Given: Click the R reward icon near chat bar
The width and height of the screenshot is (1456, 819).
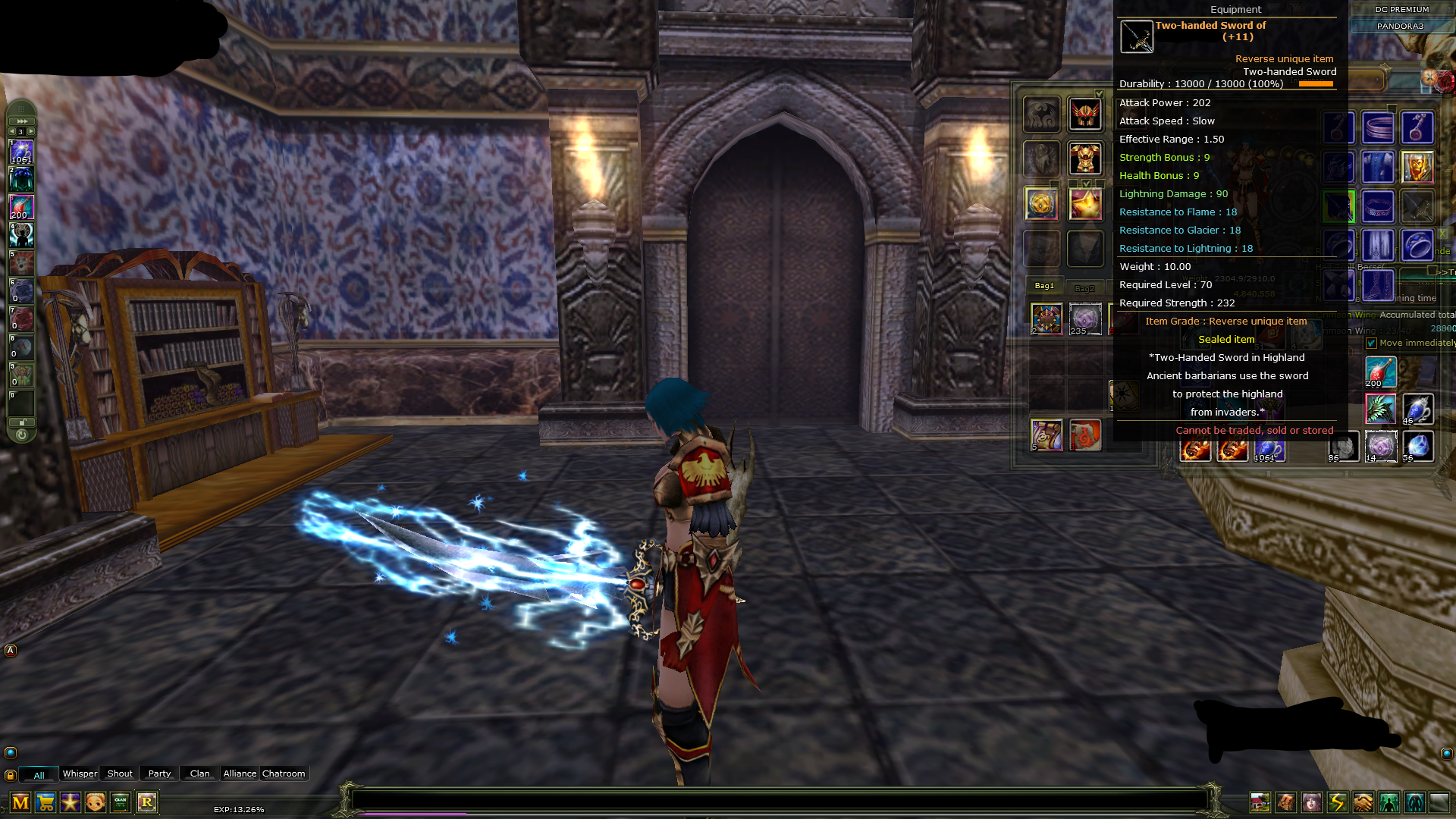Looking at the screenshot, I should (147, 801).
